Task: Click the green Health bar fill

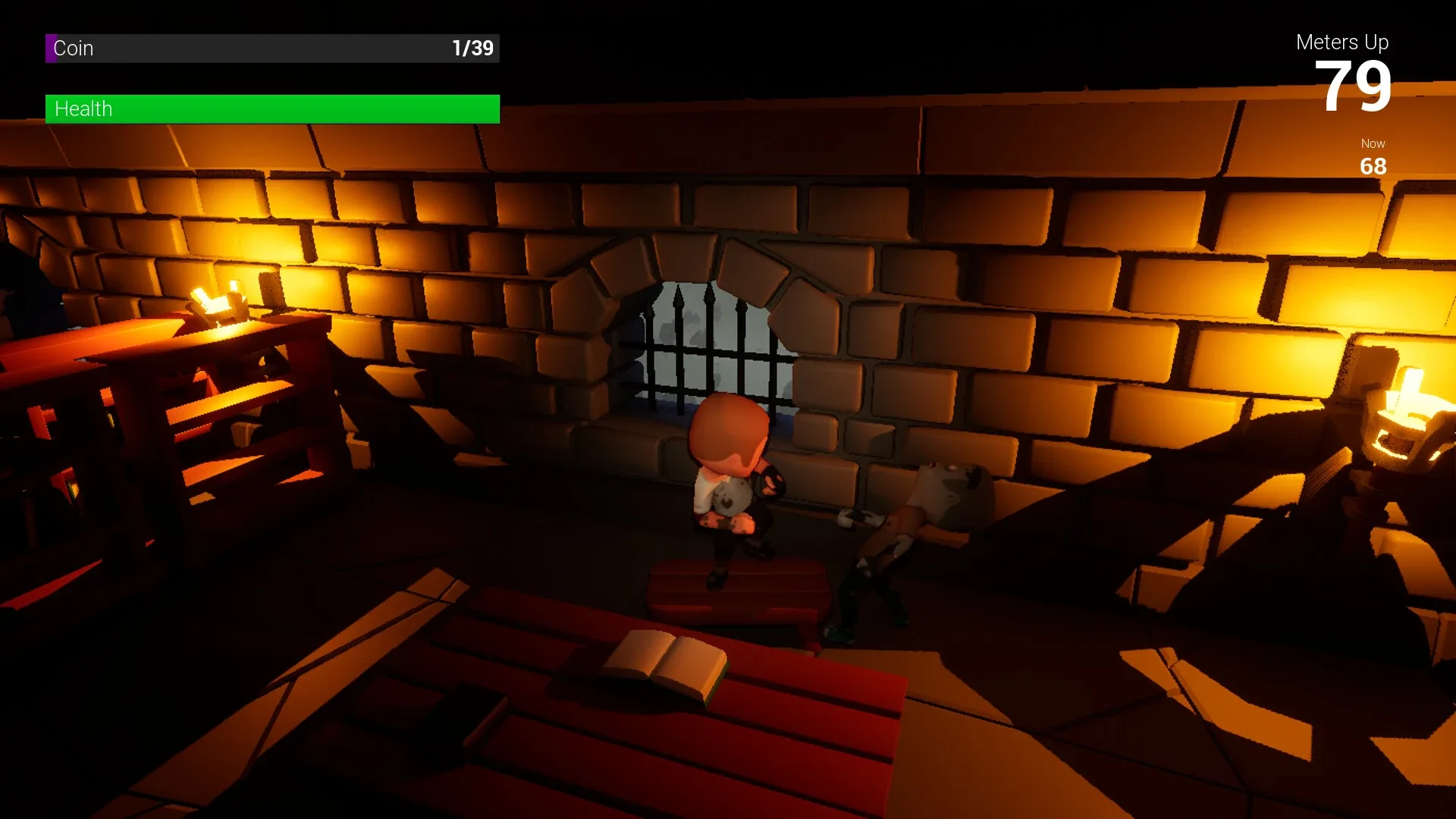Action: click(x=273, y=108)
